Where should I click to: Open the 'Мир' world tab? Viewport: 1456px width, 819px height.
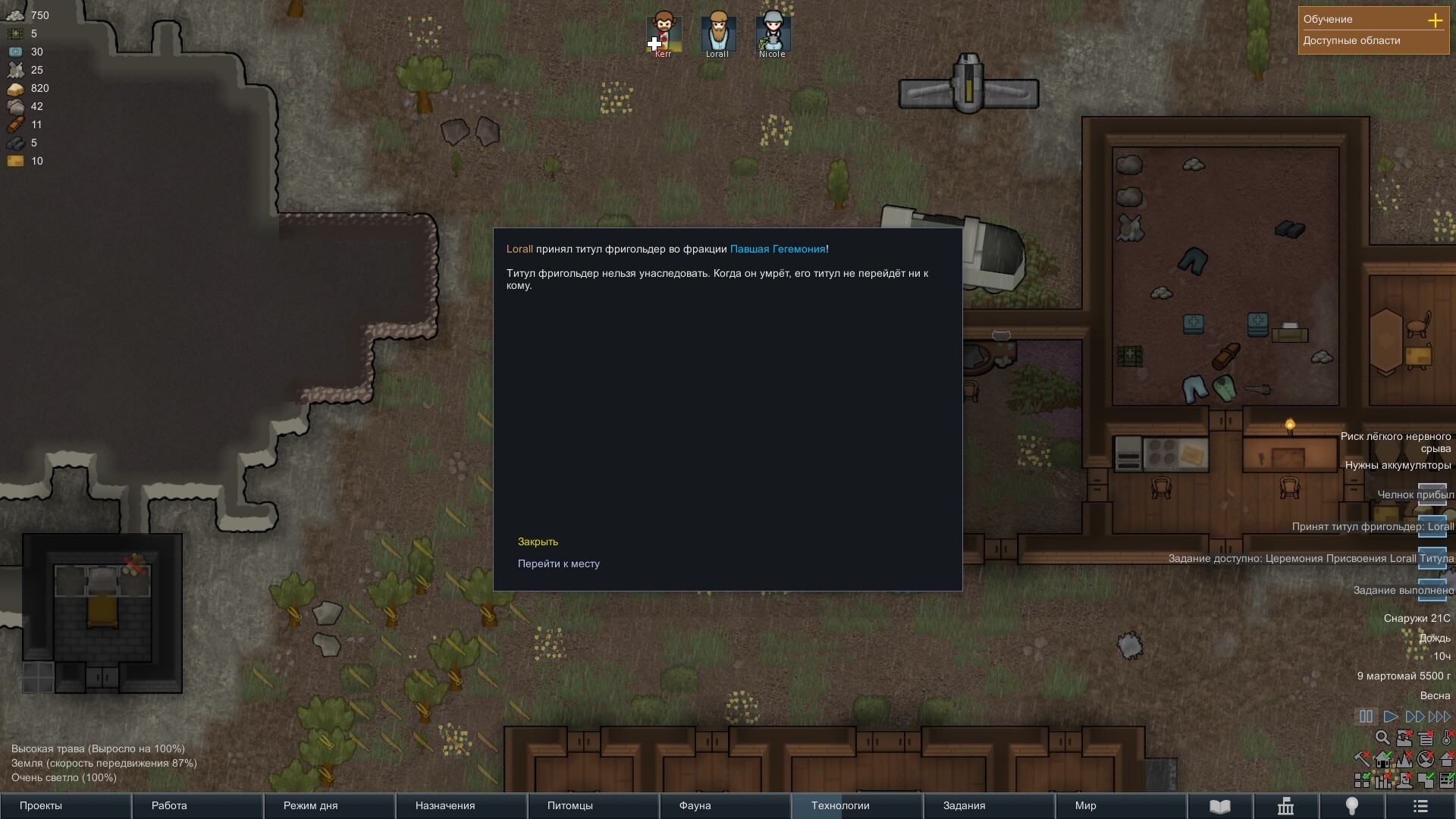click(x=1121, y=805)
